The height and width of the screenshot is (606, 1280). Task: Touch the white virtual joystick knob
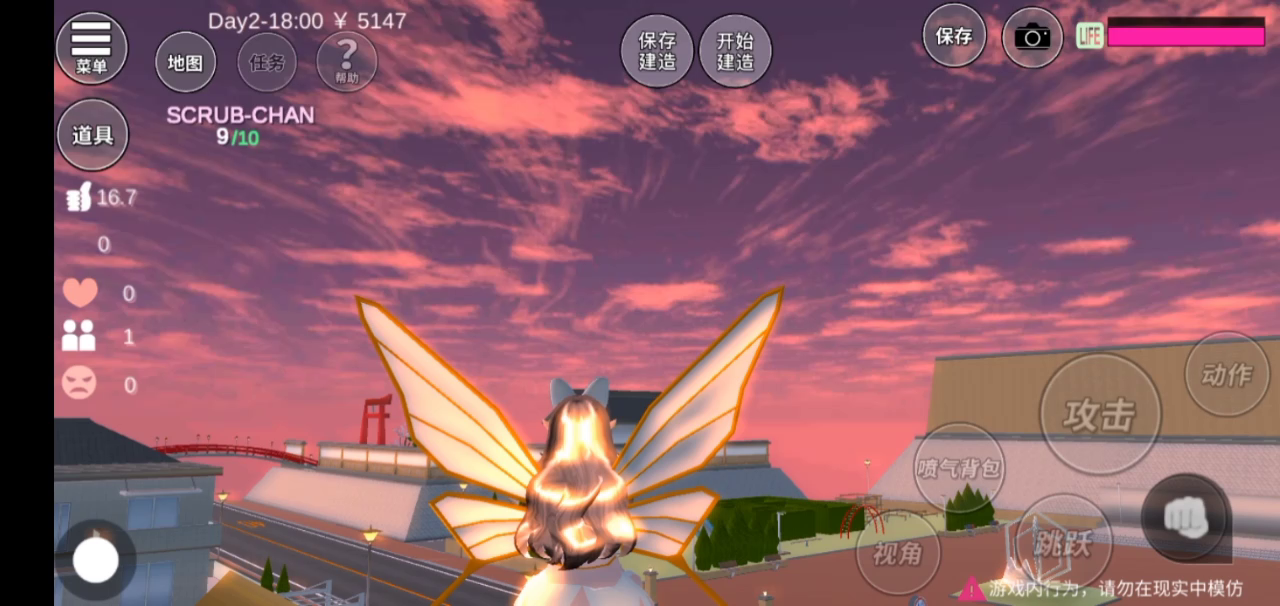point(96,561)
